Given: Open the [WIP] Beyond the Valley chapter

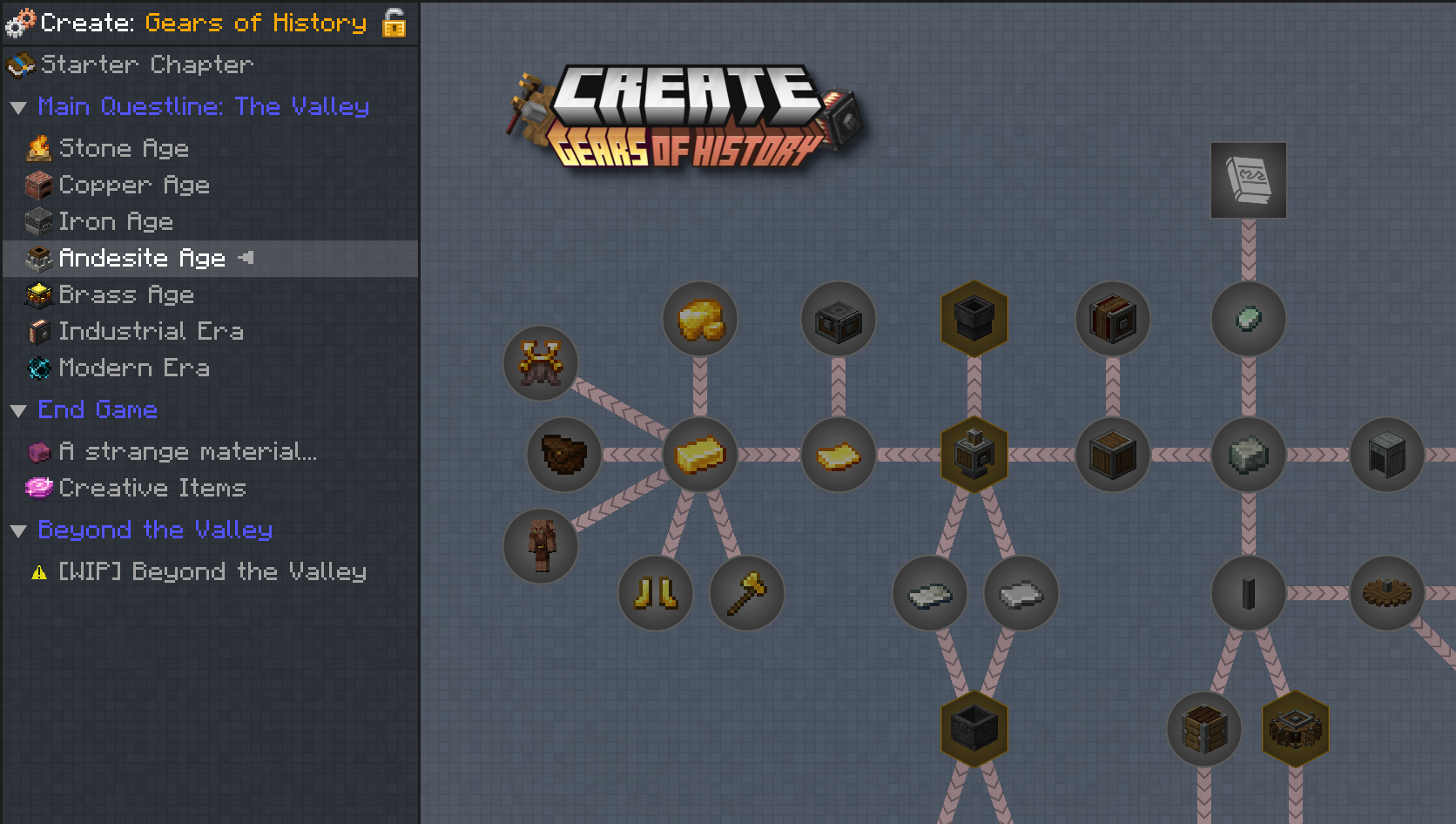Looking at the screenshot, I should 211,571.
